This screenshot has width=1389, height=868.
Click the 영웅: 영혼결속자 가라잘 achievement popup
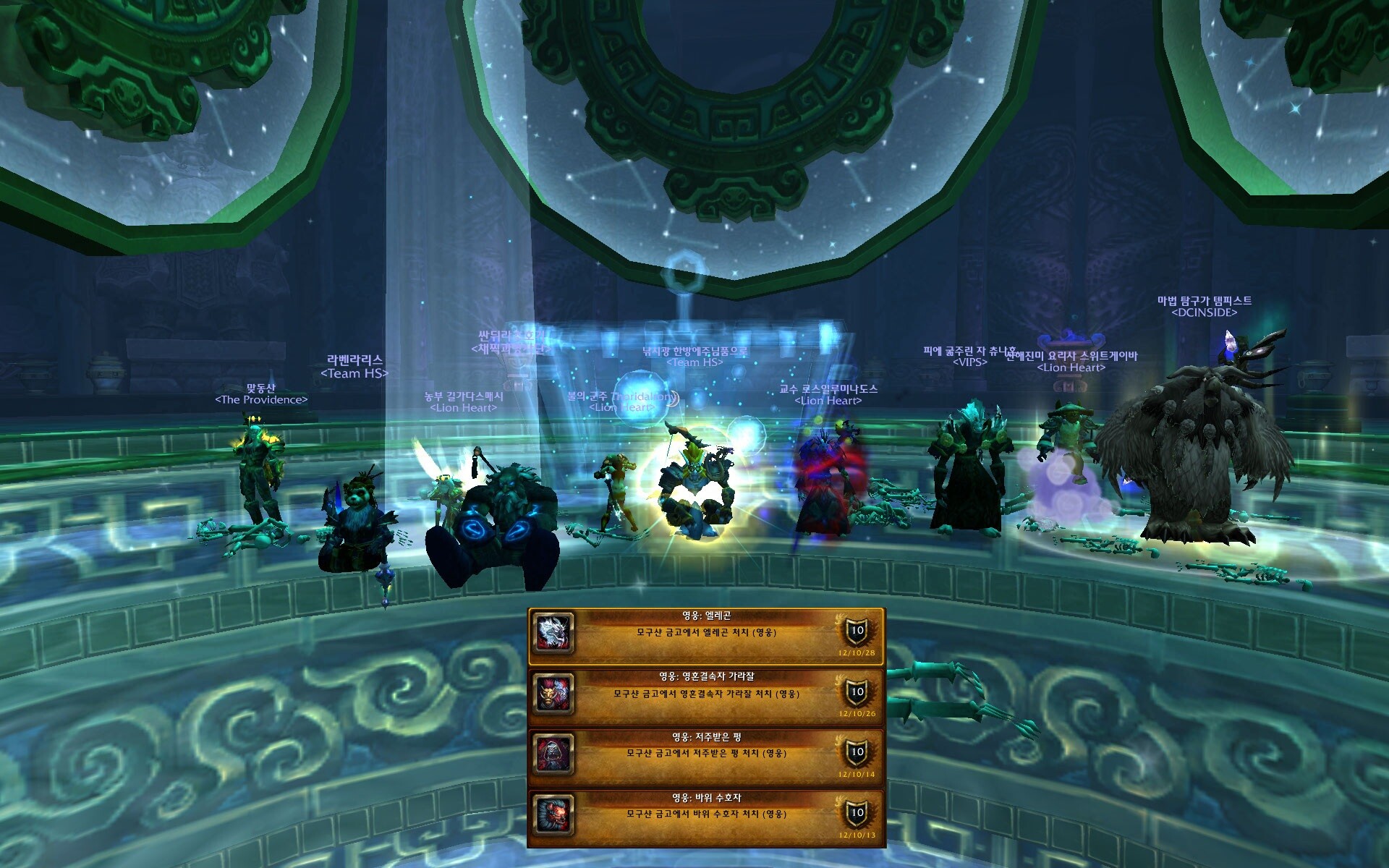[706, 696]
